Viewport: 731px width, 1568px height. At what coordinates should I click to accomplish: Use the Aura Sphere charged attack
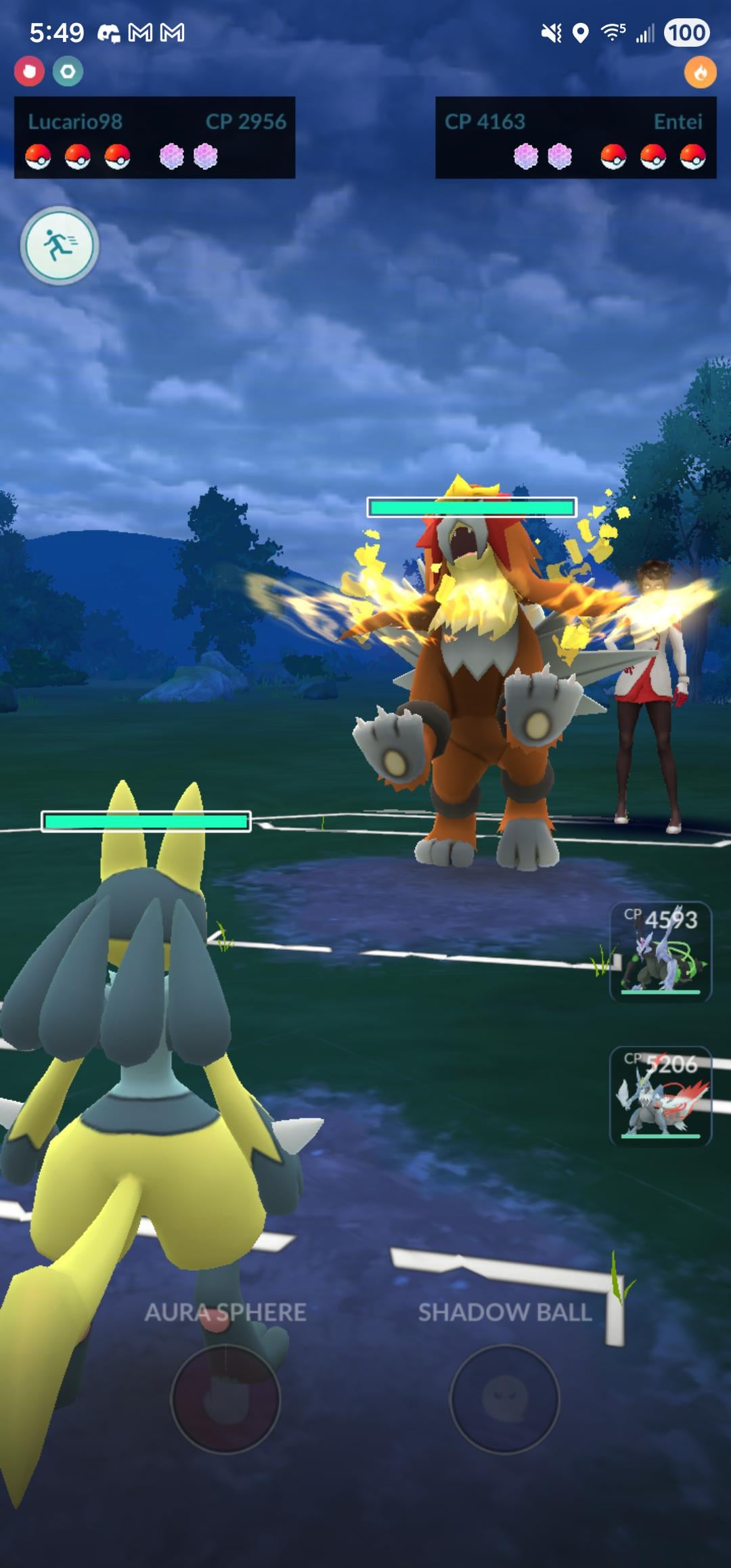(225, 1398)
